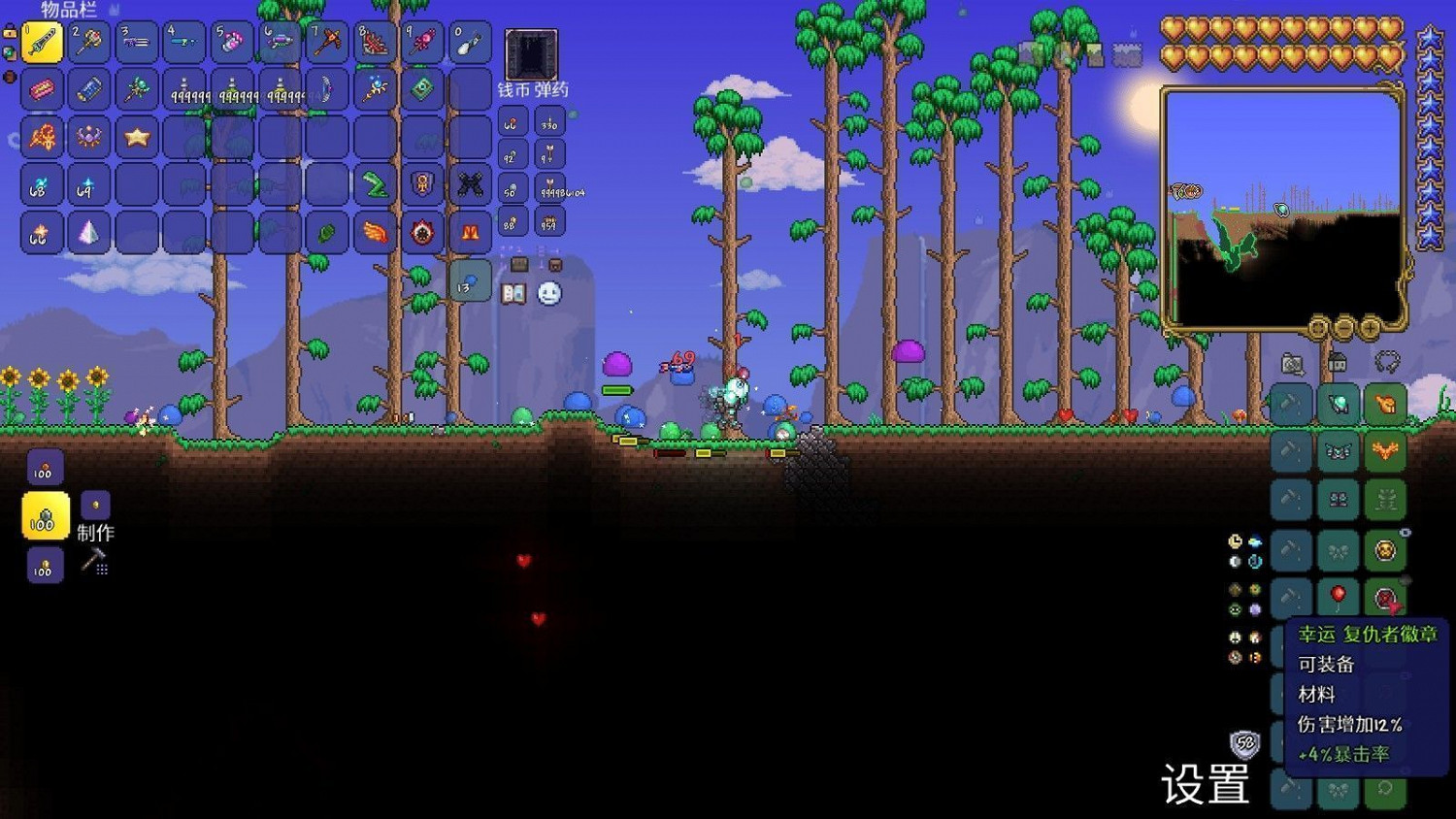Open the emote menu via the smiley icon
1456x819 pixels.
point(547,292)
